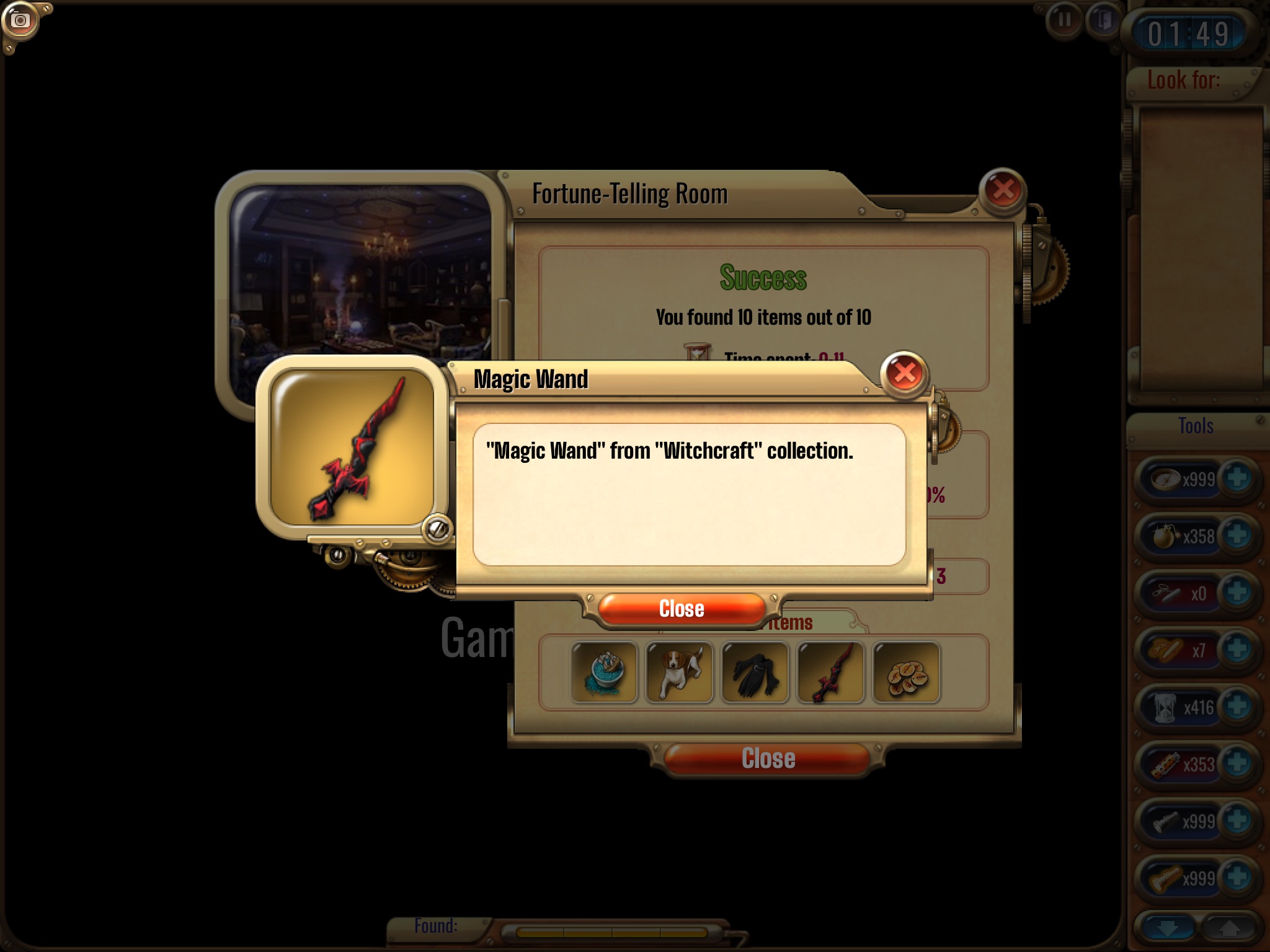Close the Magic Wand popup with the orange button
Viewport: 1270px width, 952px height.
pos(681,609)
